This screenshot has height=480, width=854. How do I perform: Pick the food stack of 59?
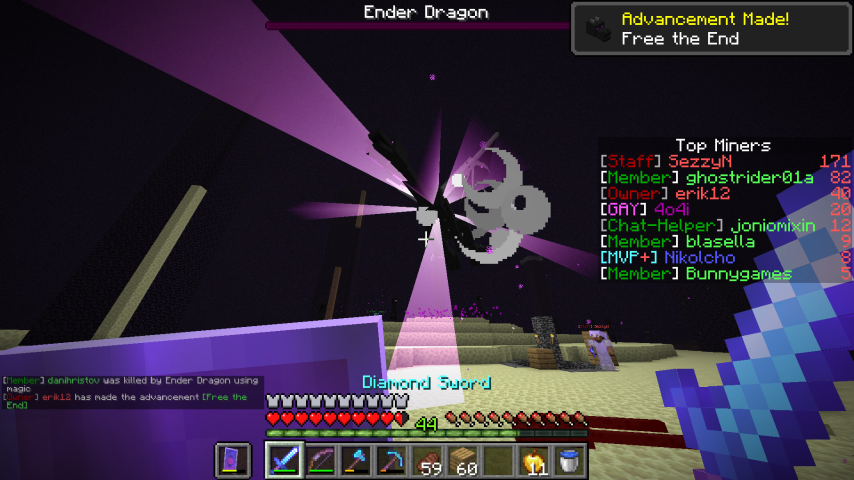point(429,461)
